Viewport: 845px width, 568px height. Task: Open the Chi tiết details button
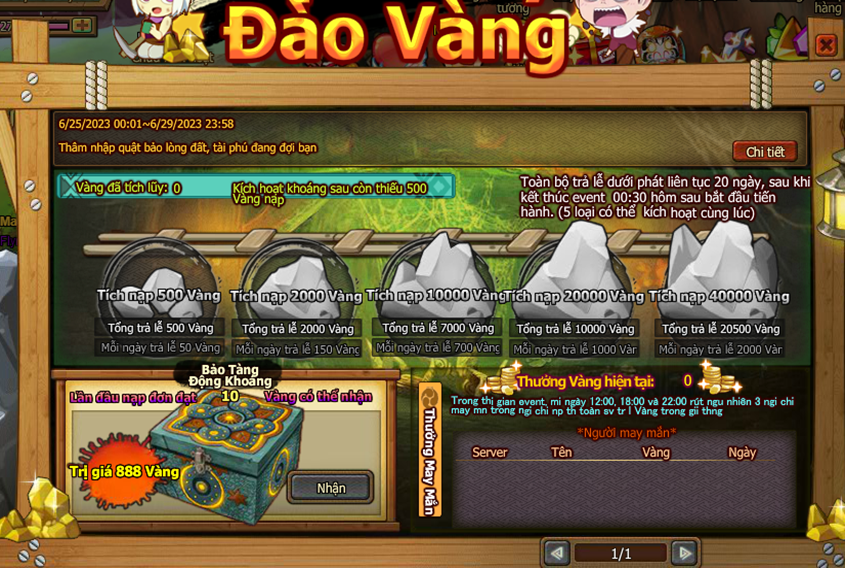tap(765, 152)
